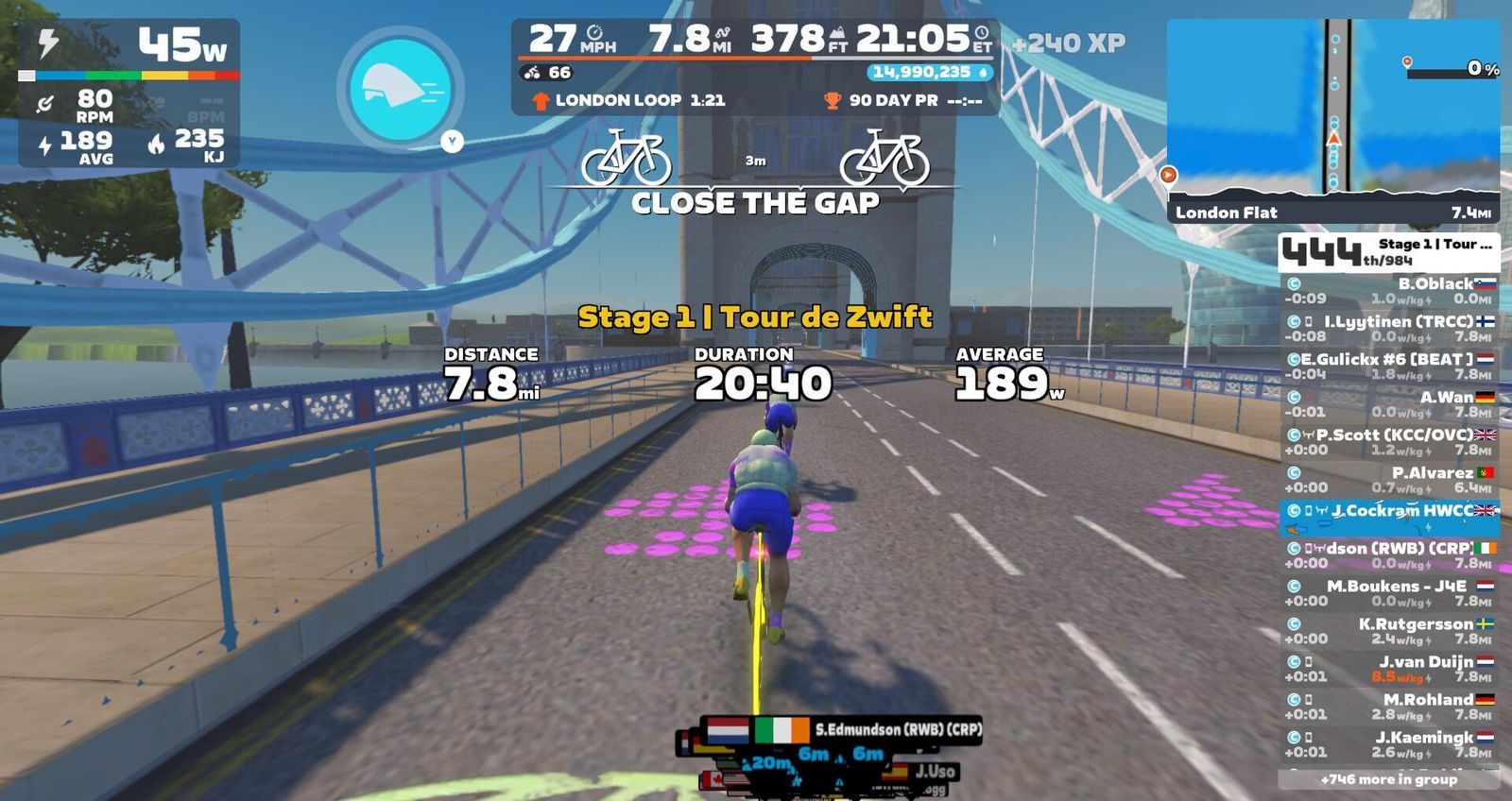This screenshot has width=1512, height=801.
Task: Select the S.Edmundson (RWB) (CRP) name tag
Action: pyautogui.click(x=896, y=729)
